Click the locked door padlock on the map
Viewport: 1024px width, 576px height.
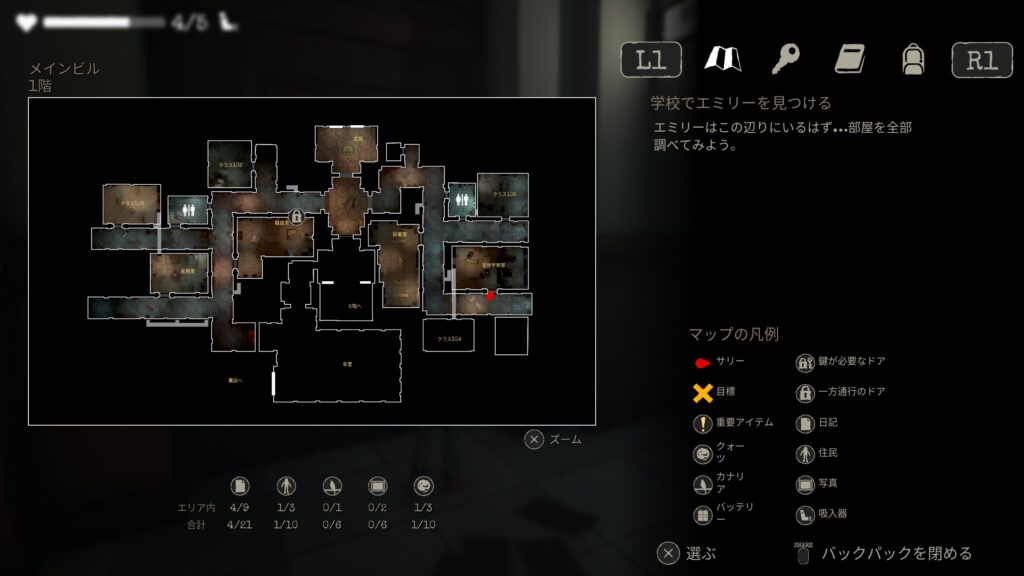(x=296, y=216)
